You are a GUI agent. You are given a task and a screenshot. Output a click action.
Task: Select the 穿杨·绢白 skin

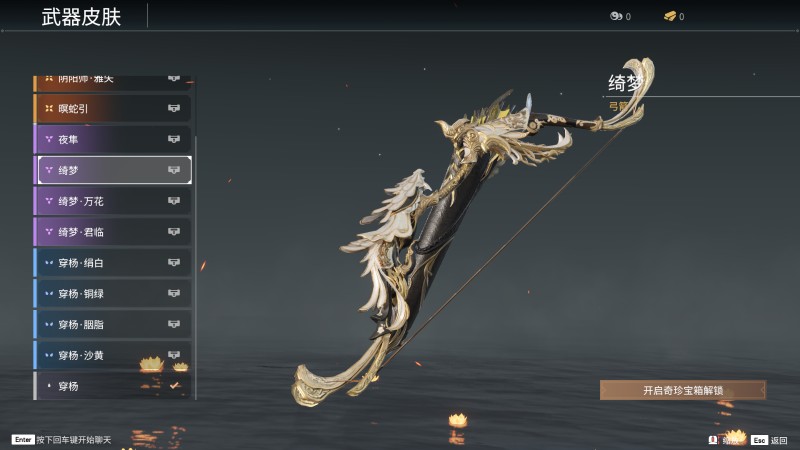click(112, 263)
